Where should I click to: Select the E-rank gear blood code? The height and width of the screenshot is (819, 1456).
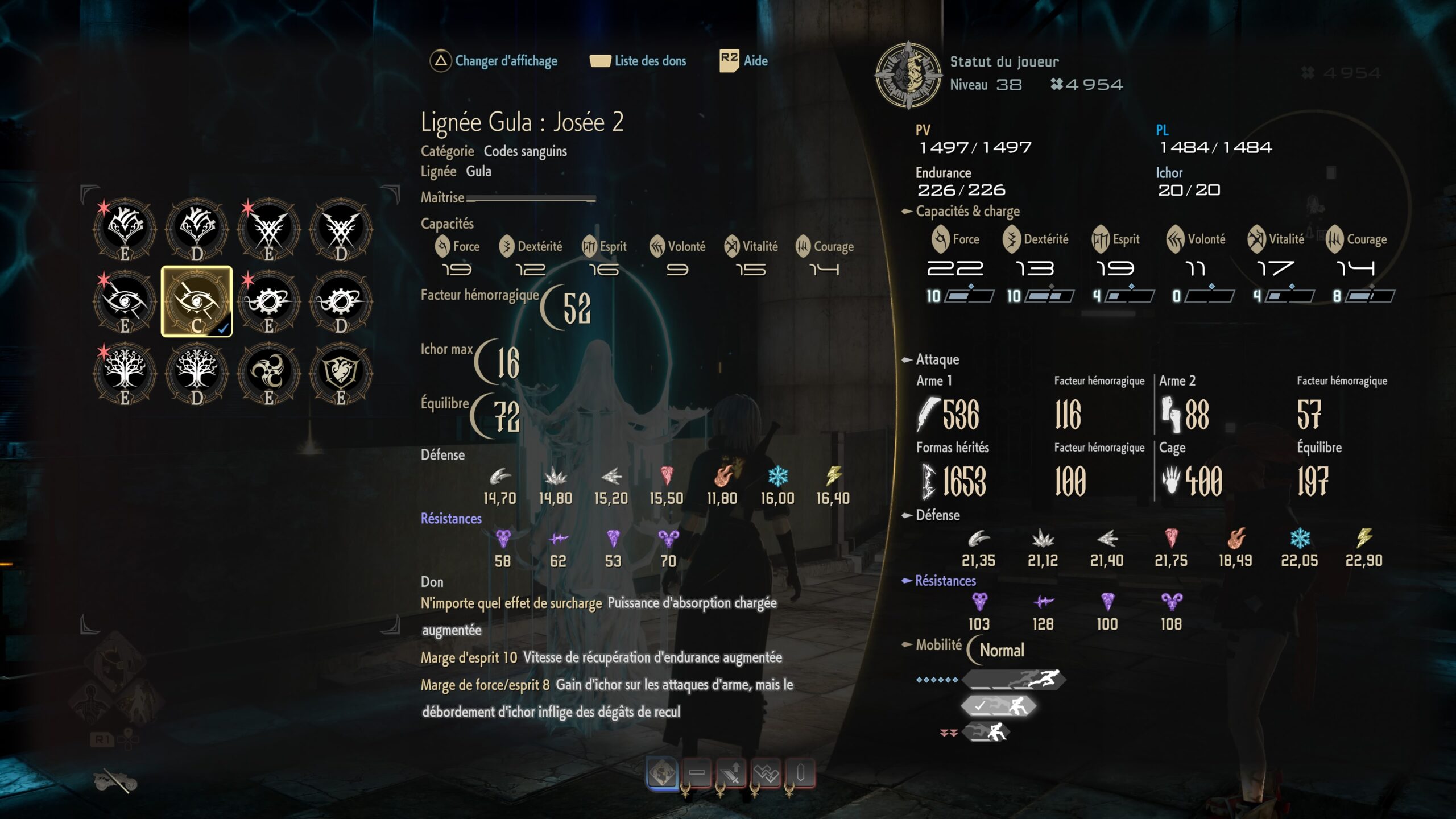pos(268,301)
